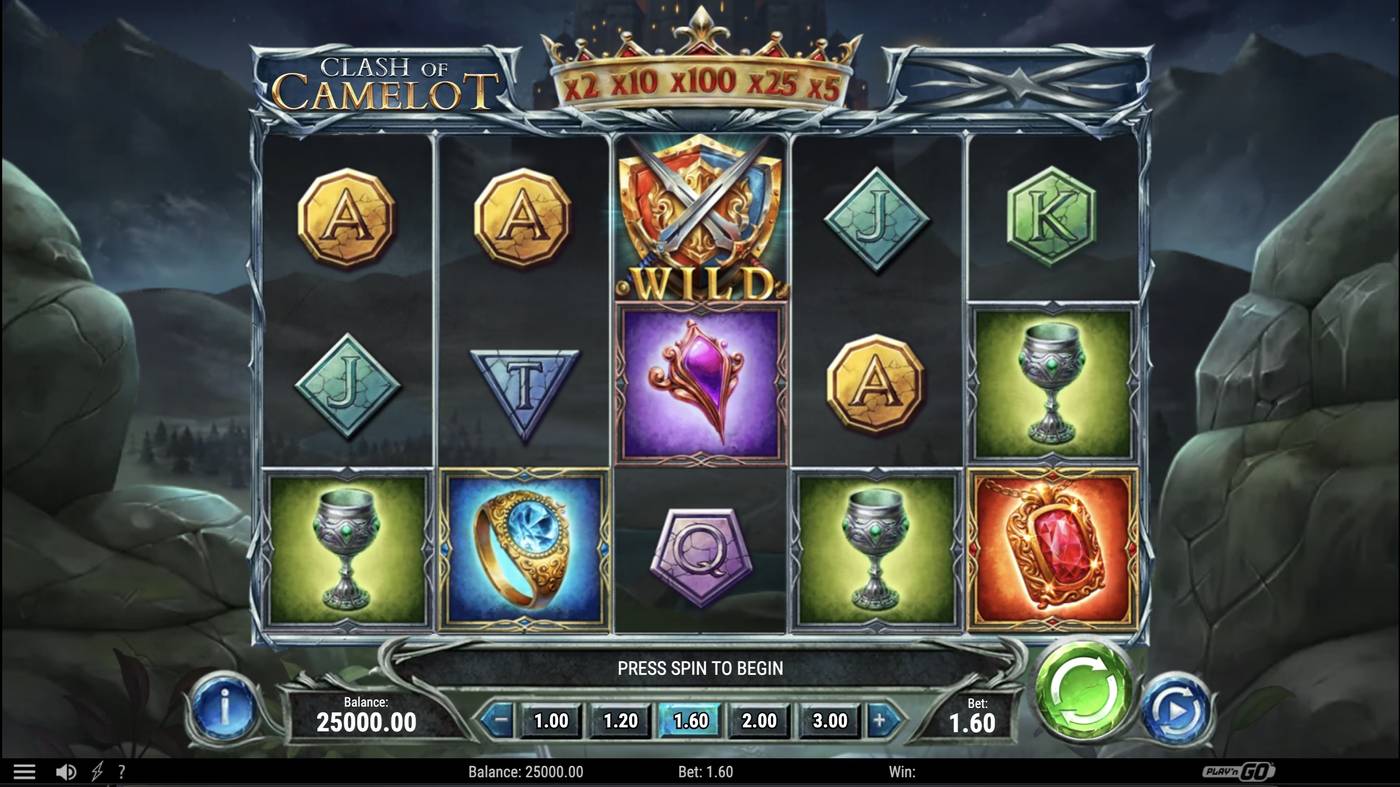1400x787 pixels.
Task: Click the PRESS SPIN TO BEGIN message bar
Action: 700,667
